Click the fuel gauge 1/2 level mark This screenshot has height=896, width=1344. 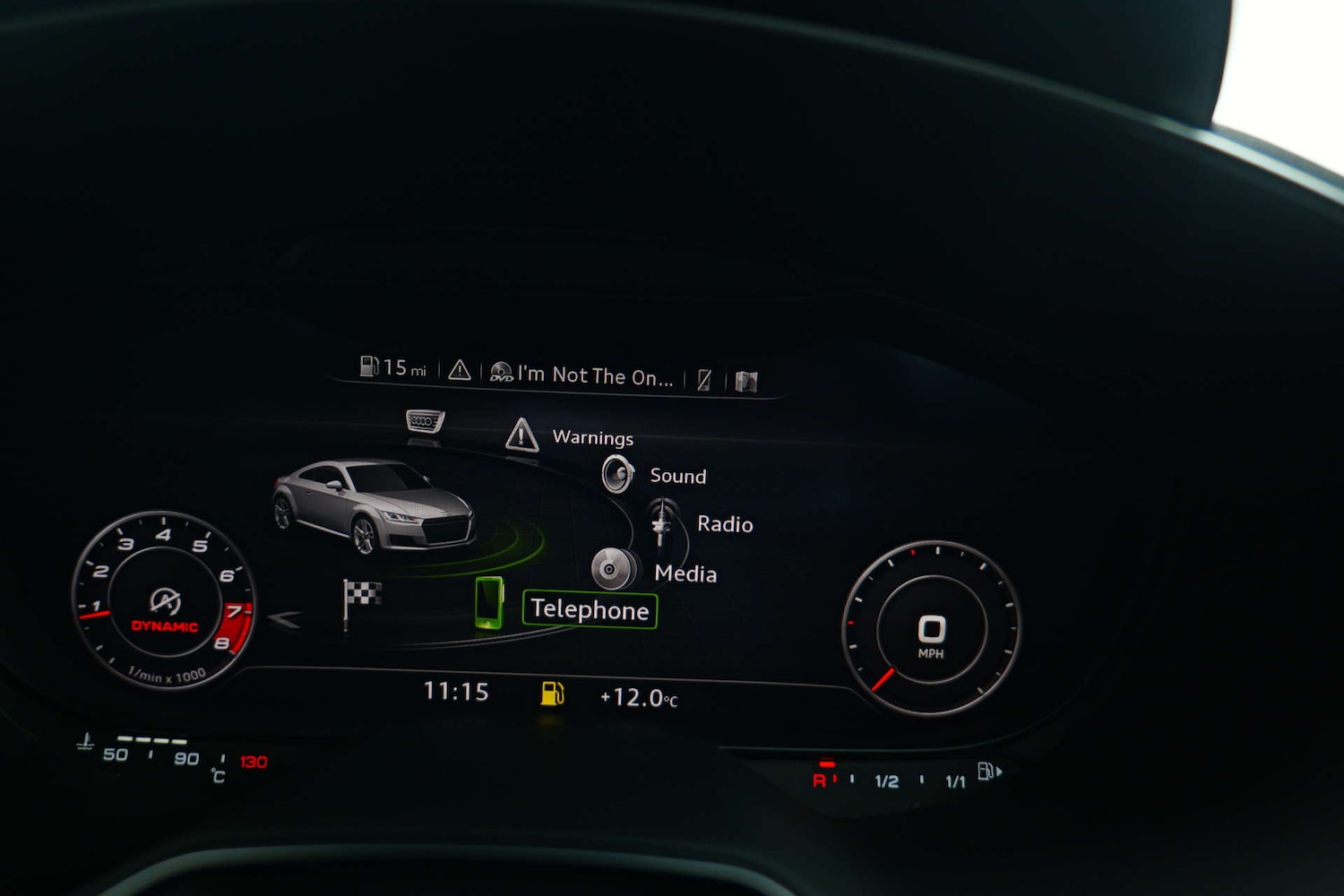(886, 780)
